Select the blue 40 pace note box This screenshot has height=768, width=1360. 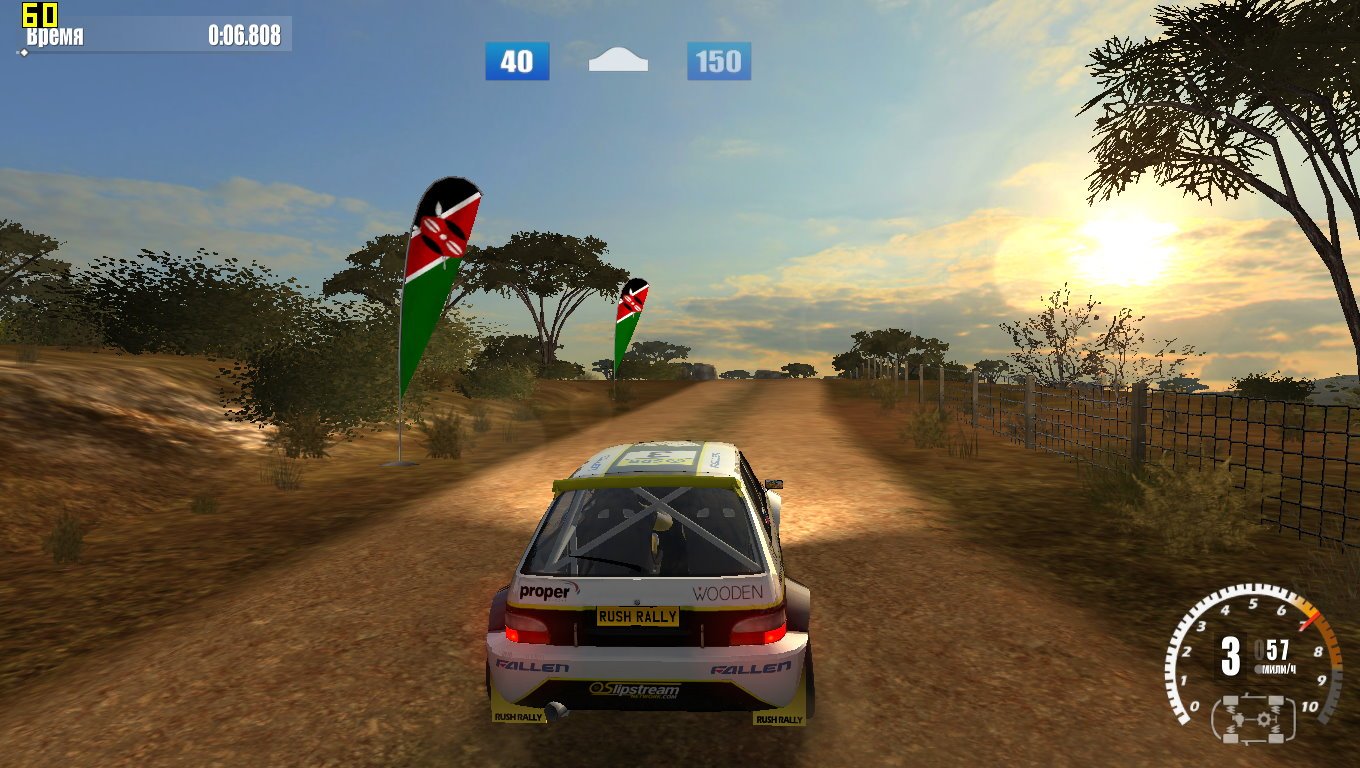click(x=517, y=61)
